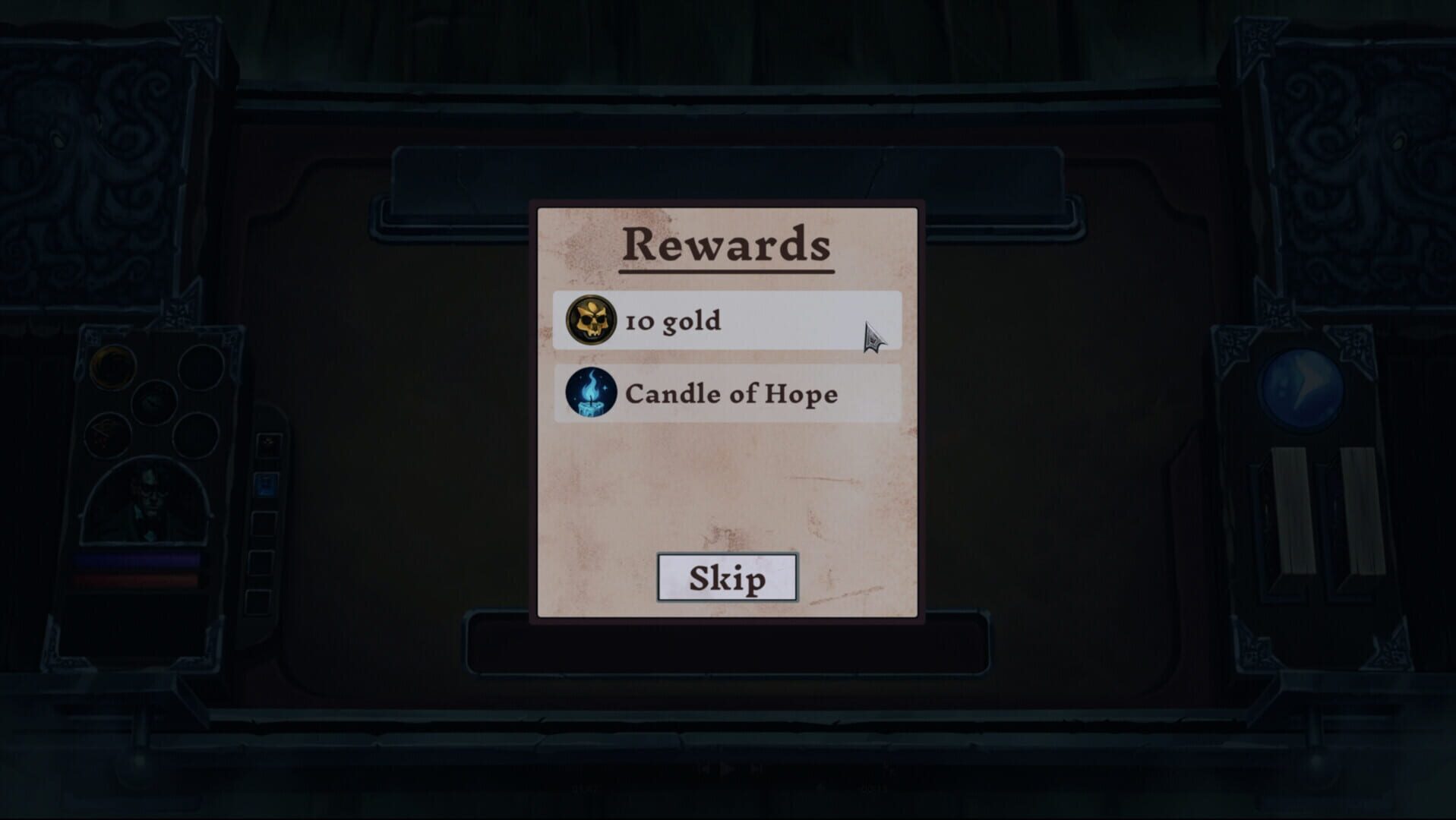The height and width of the screenshot is (820, 1456).
Task: Select the glowing blue die slot in the sidebar
Action: (267, 484)
